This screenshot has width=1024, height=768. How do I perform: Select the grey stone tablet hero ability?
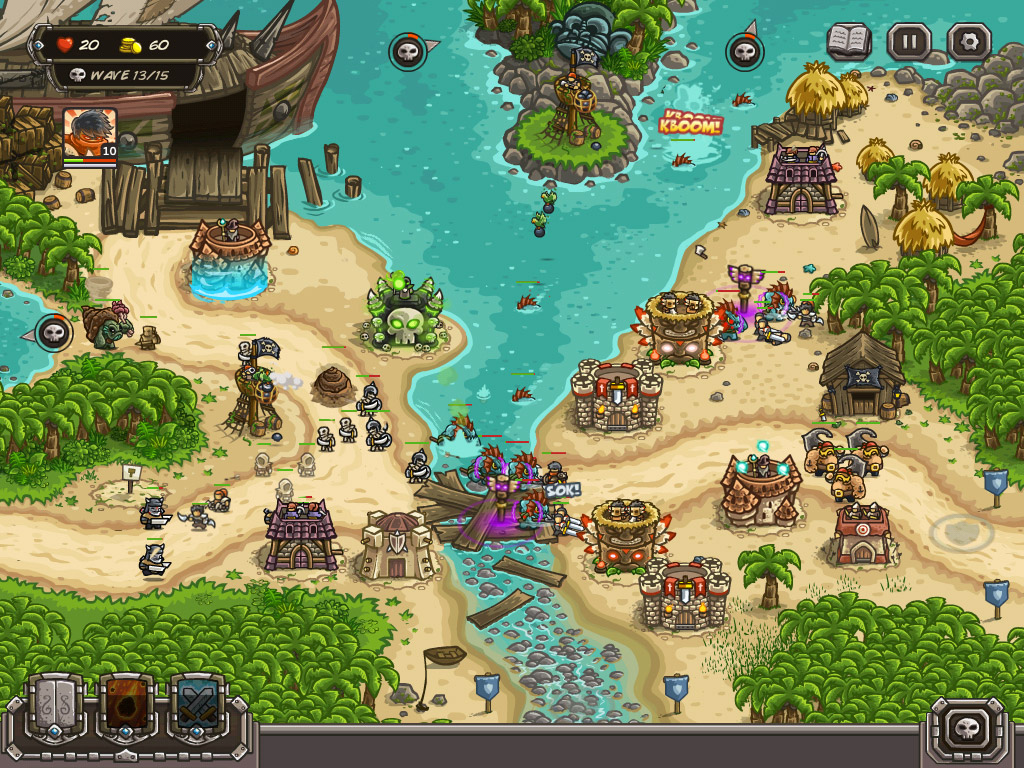54,707
